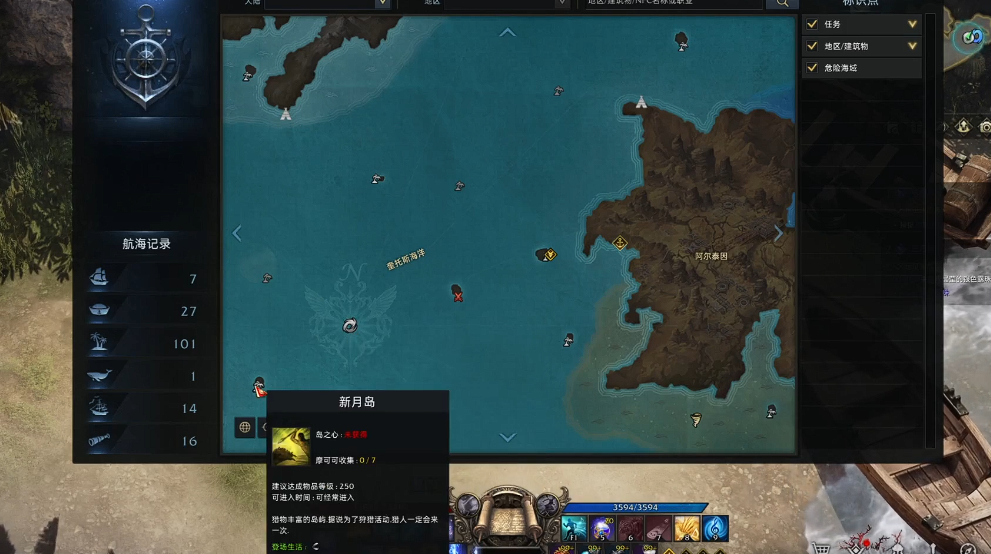Screen dimensions: 991x554
Task: Pan the sea map north with the up arrow
Action: tap(508, 33)
